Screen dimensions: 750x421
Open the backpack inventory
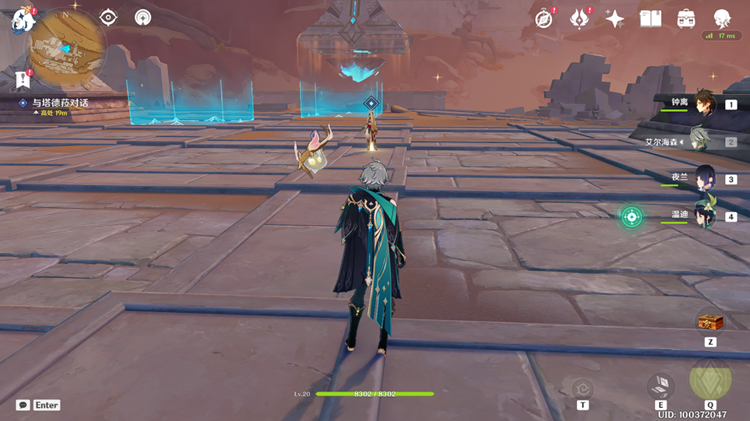tap(686, 18)
